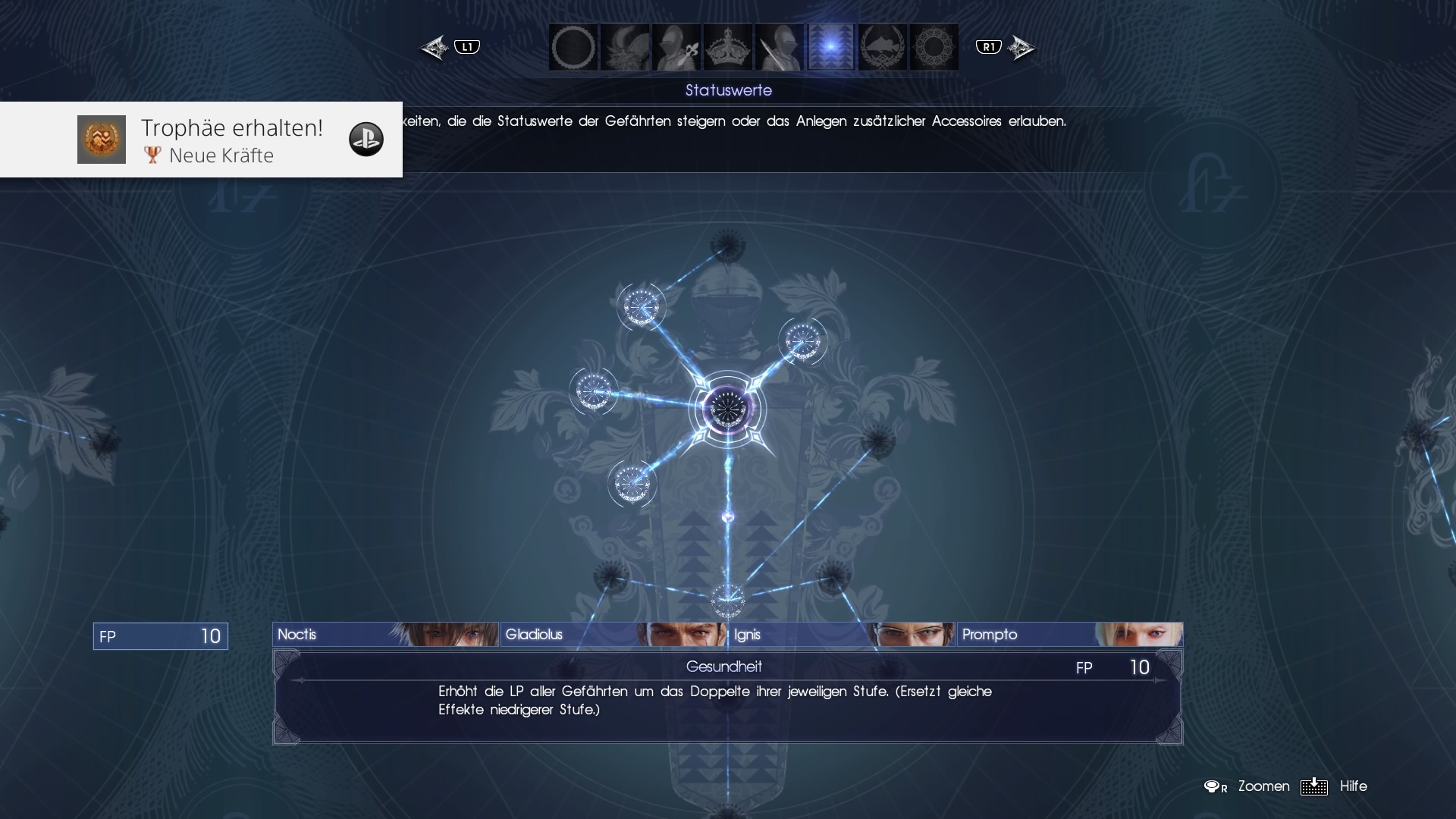Pick the glowing node right of the knight helmet

point(802,341)
